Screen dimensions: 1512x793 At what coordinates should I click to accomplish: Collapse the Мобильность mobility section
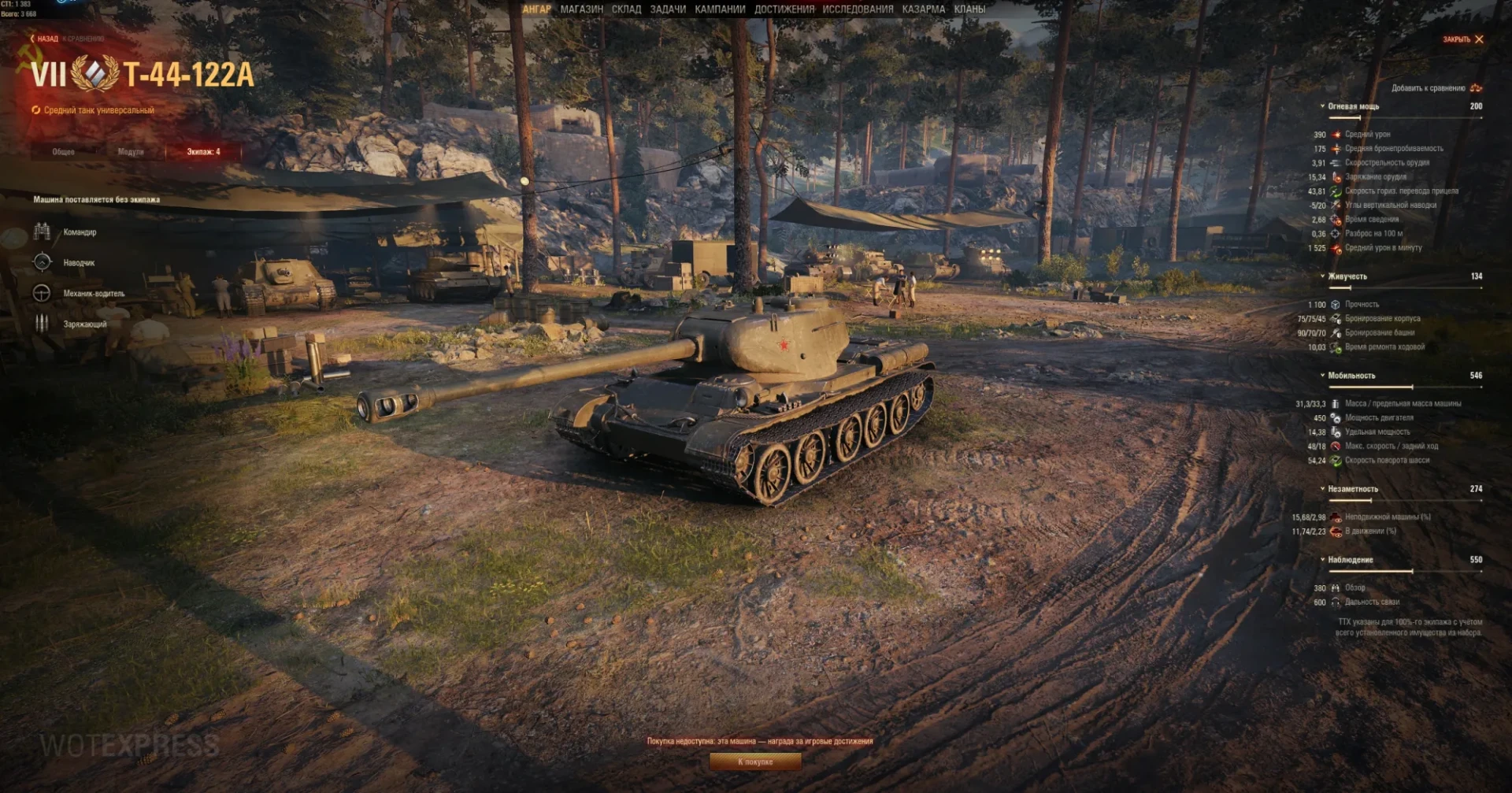[1351, 376]
